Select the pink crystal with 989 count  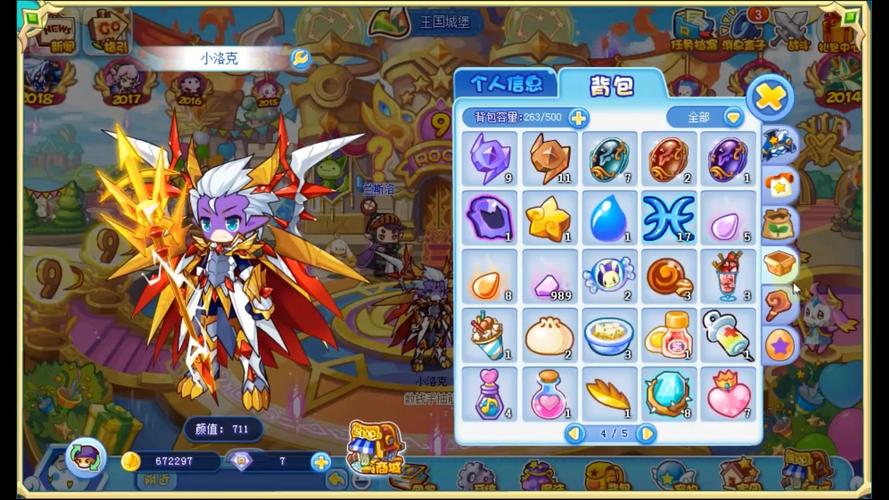pos(549,277)
